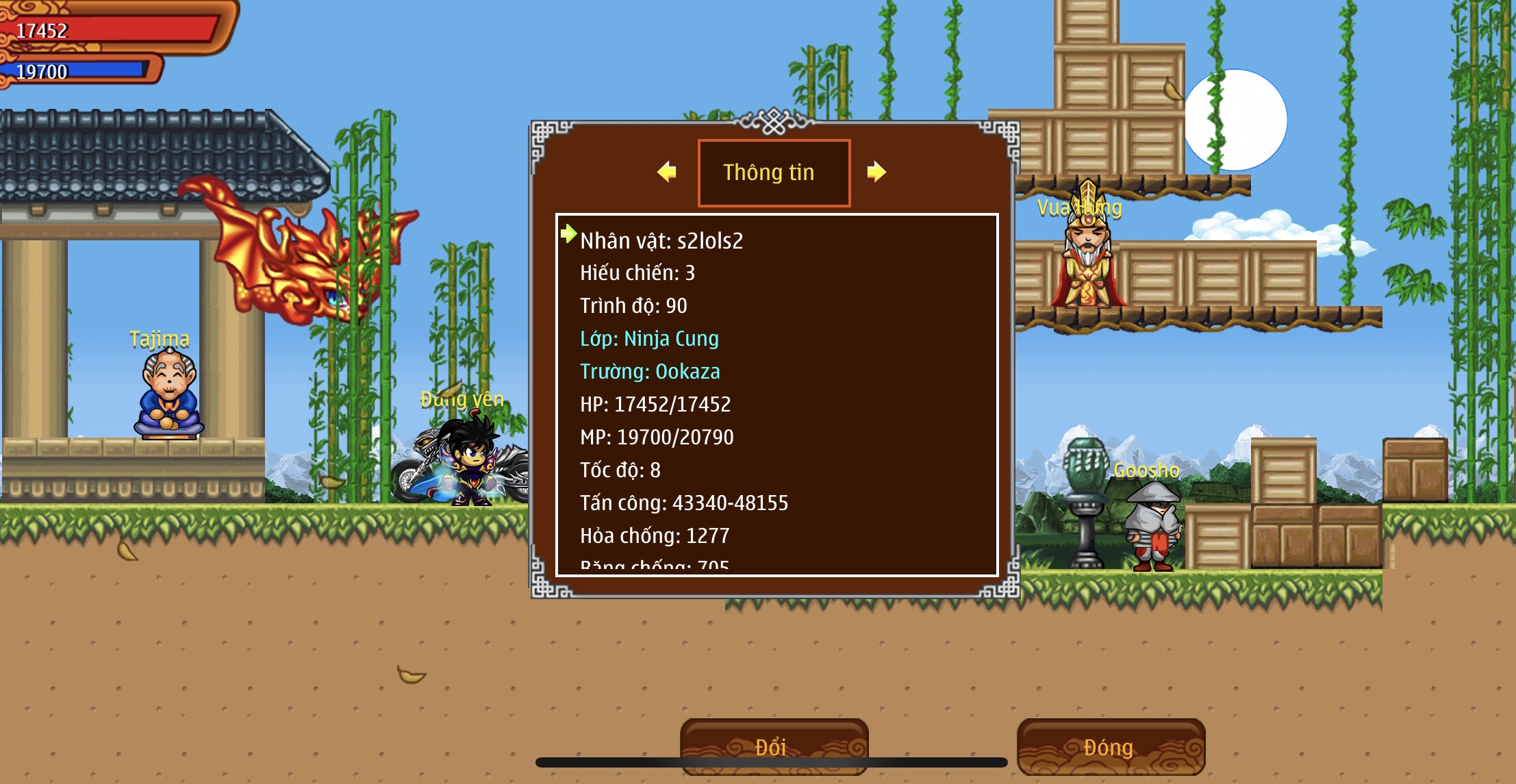Close the panel with Đóng button
Viewport: 1516px width, 784px height.
[1110, 746]
